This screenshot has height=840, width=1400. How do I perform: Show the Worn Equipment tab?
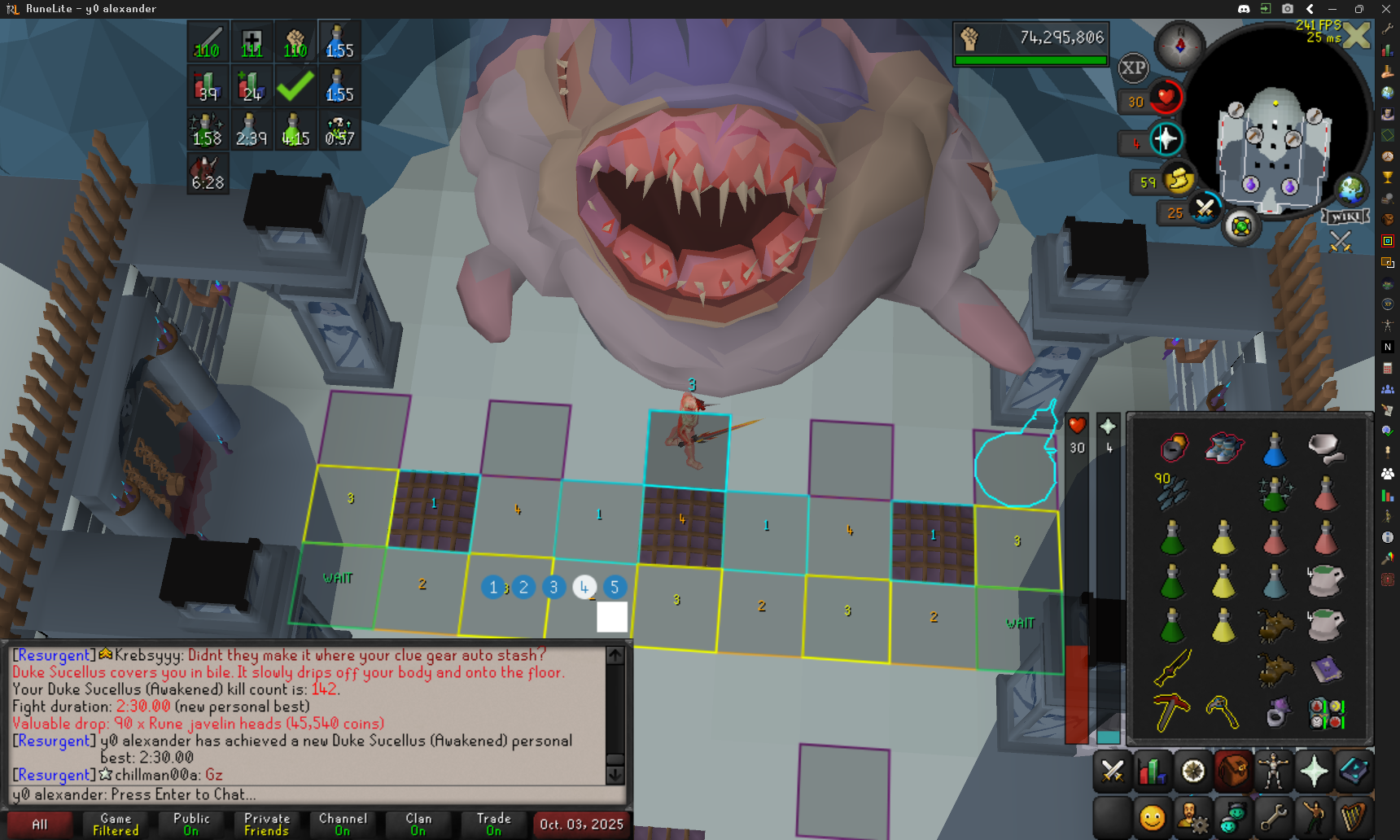coord(1274,770)
